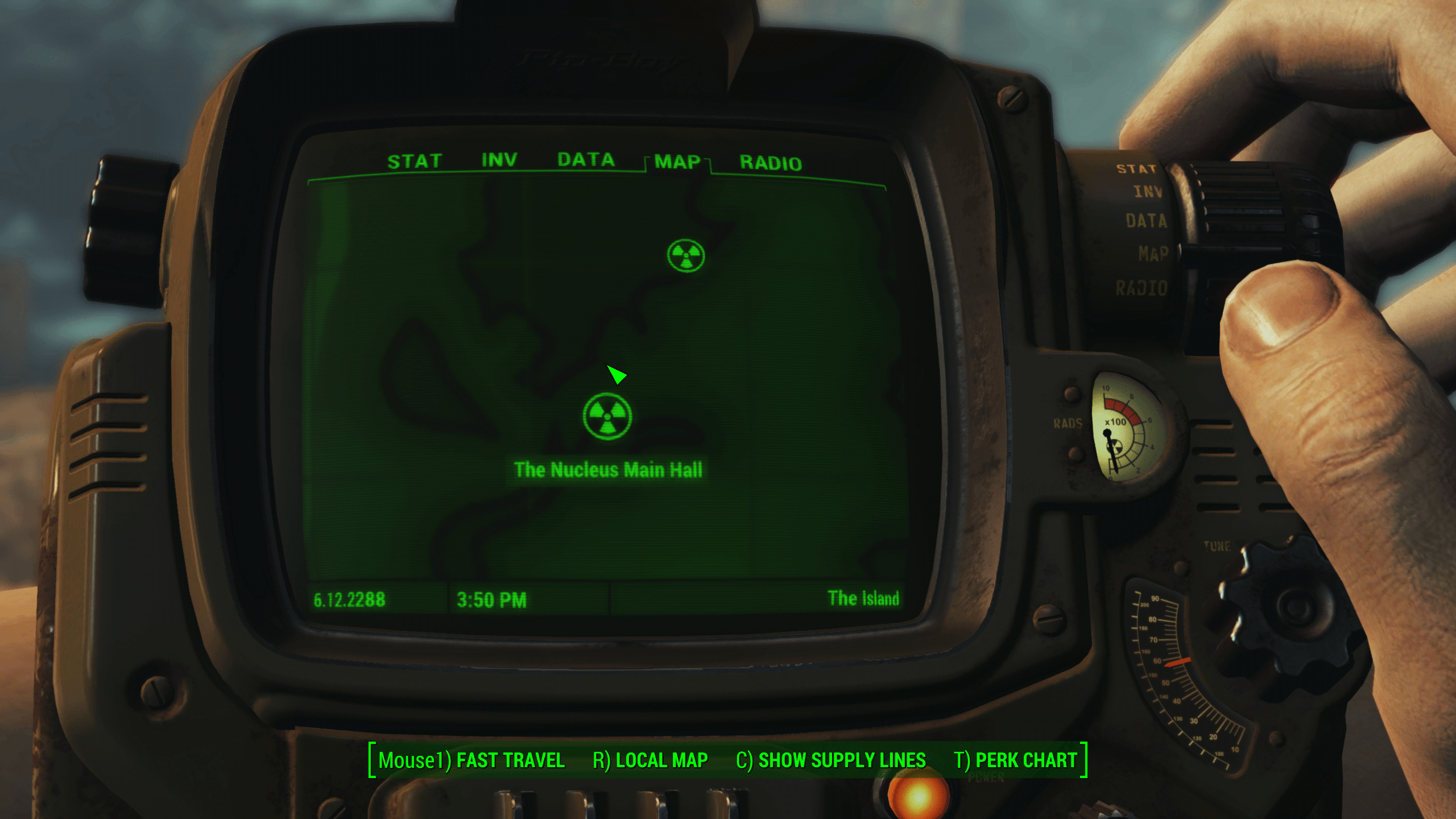Switch to the STAT tab
This screenshot has height=819, width=1456.
coord(415,162)
